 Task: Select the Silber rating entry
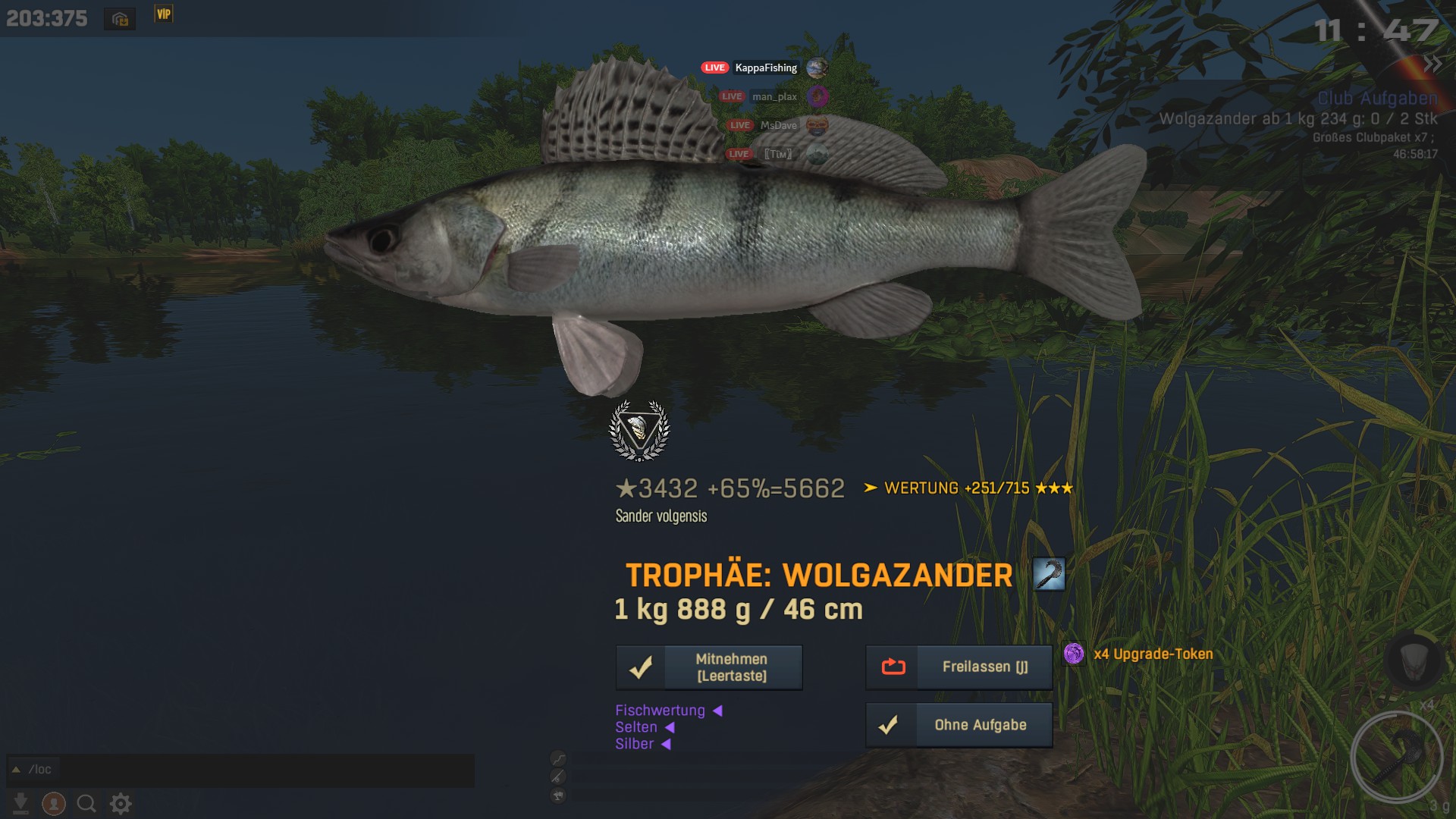click(x=635, y=744)
